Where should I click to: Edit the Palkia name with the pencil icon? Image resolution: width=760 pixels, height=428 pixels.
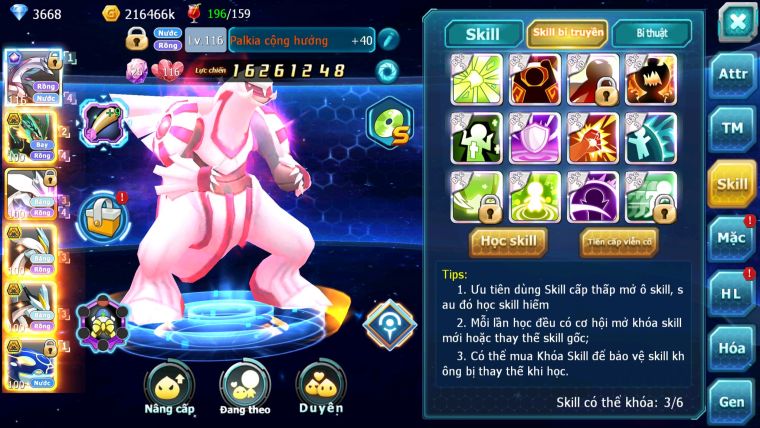[388, 40]
